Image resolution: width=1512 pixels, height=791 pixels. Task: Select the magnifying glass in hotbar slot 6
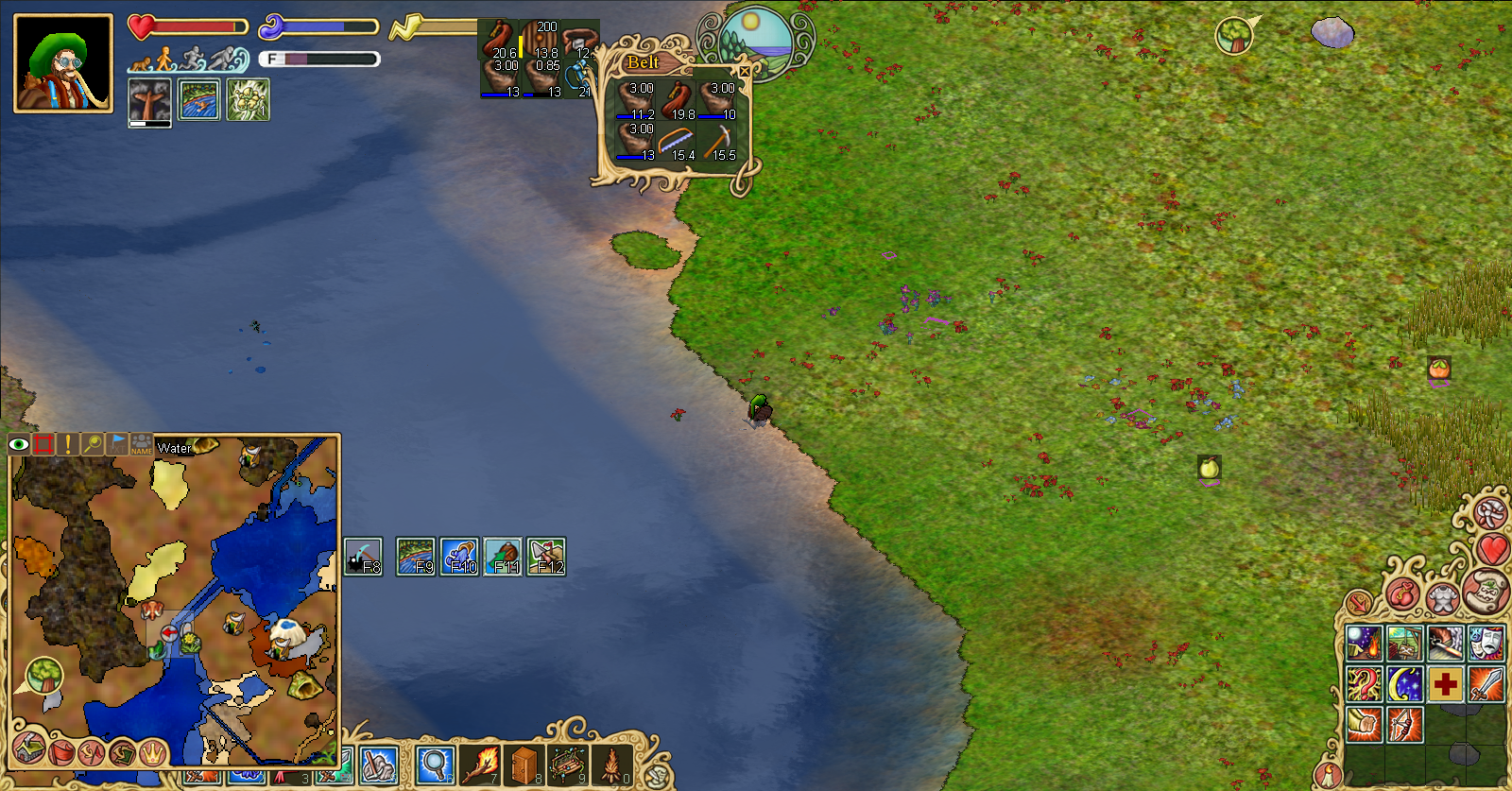point(434,765)
